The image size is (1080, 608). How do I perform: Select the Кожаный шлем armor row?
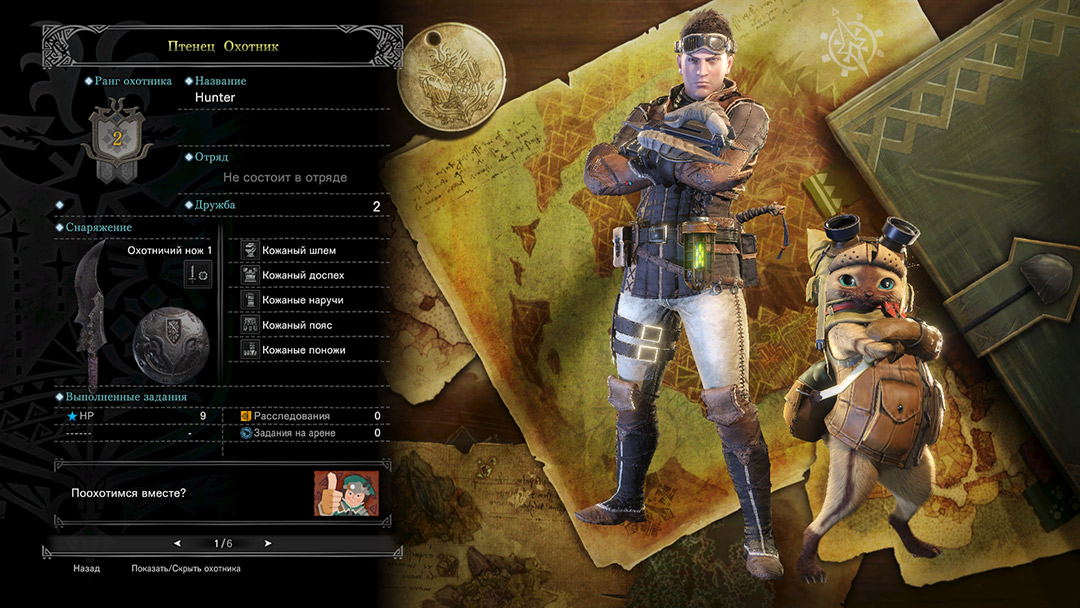pyautogui.click(x=298, y=250)
